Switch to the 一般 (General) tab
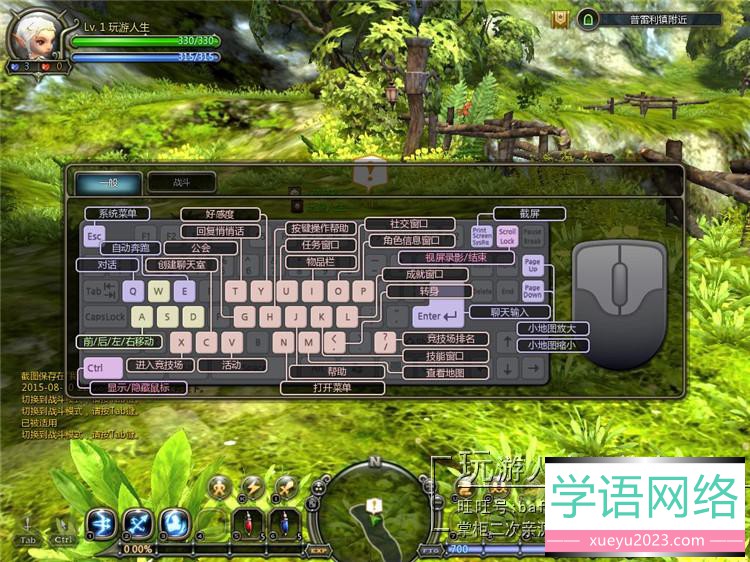Image resolution: width=750 pixels, height=562 pixels. coord(109,183)
